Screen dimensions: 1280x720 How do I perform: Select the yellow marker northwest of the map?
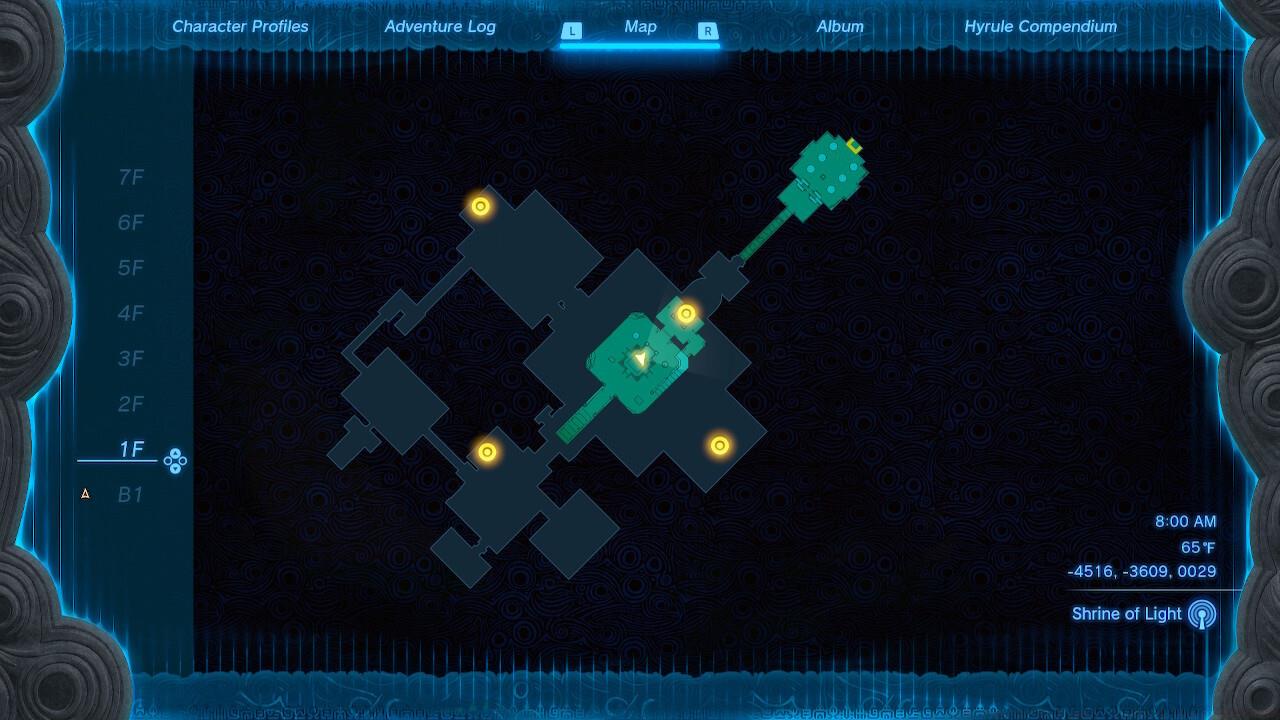coord(480,208)
